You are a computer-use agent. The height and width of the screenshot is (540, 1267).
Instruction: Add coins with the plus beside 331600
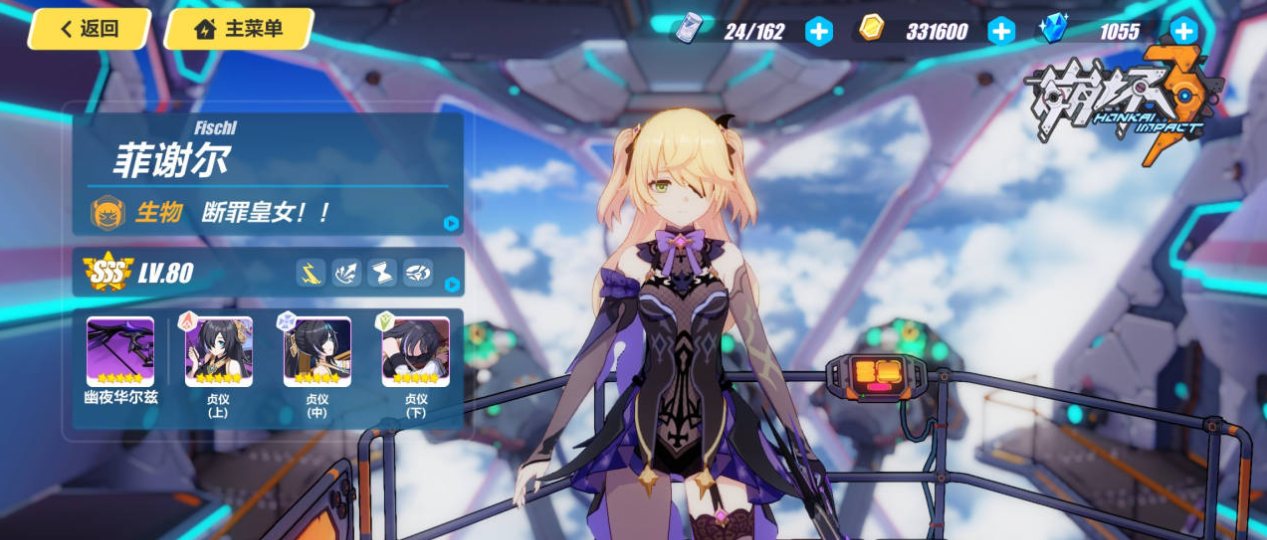point(1001,32)
